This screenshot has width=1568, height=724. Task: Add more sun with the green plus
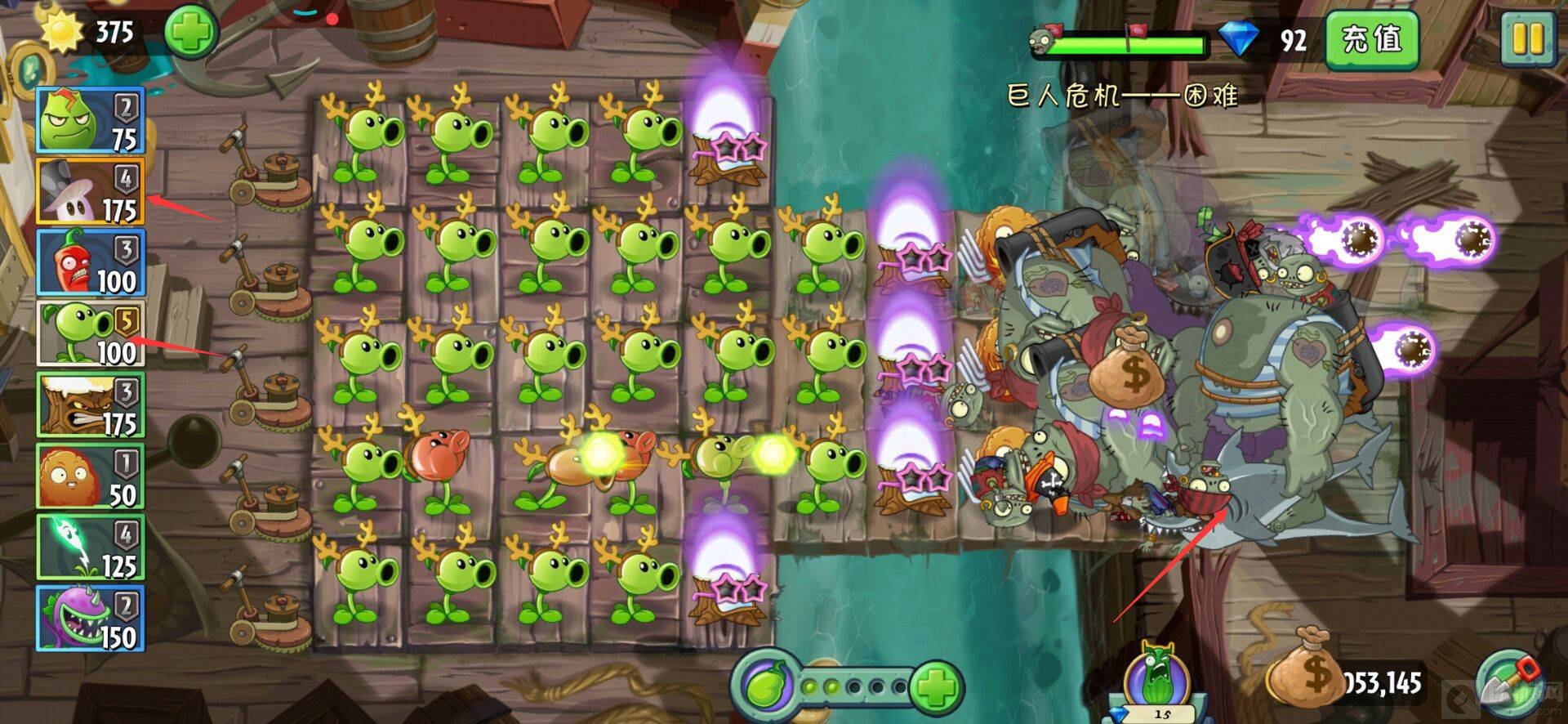[191, 33]
